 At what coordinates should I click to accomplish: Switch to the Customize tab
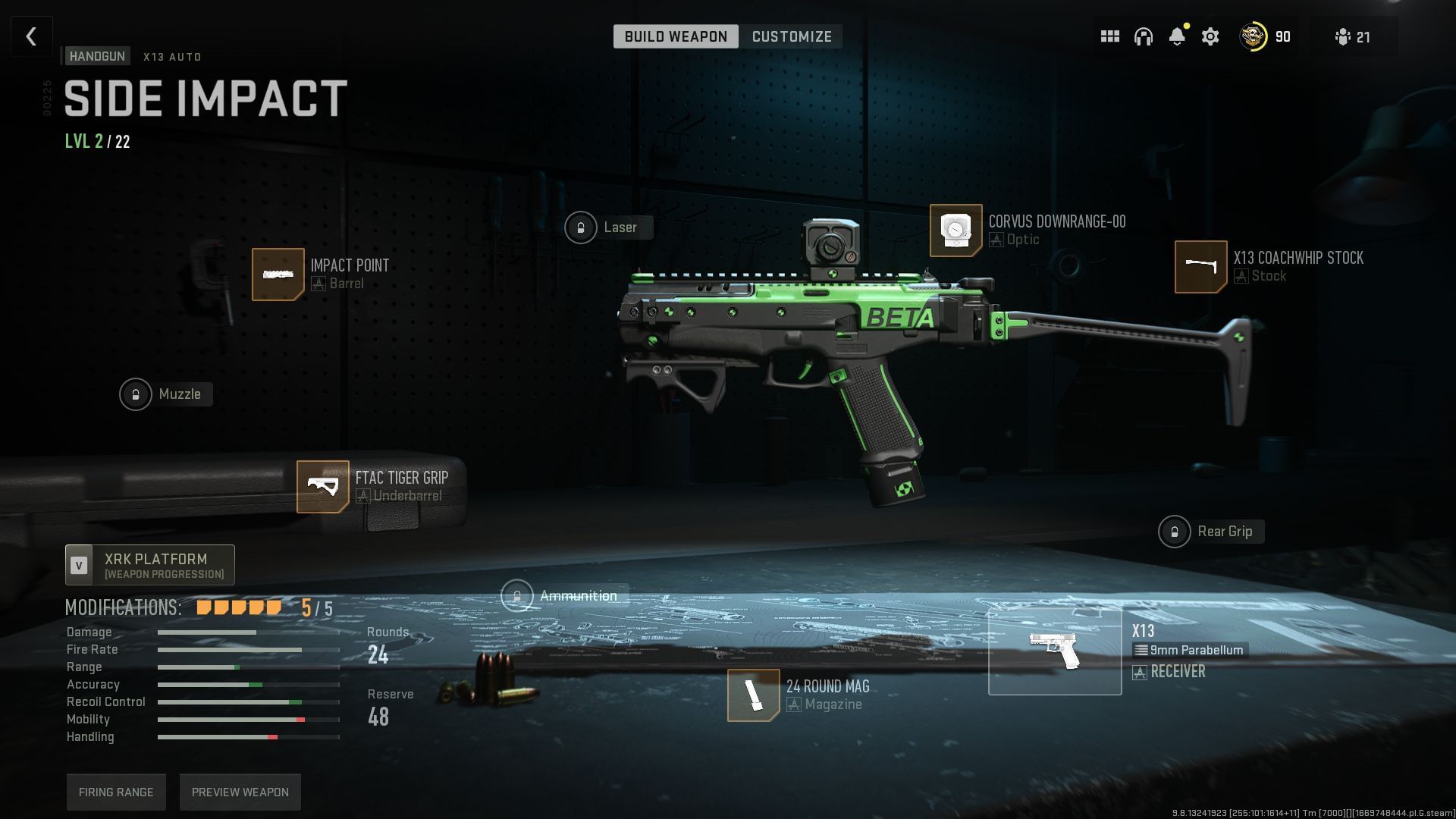[x=791, y=36]
